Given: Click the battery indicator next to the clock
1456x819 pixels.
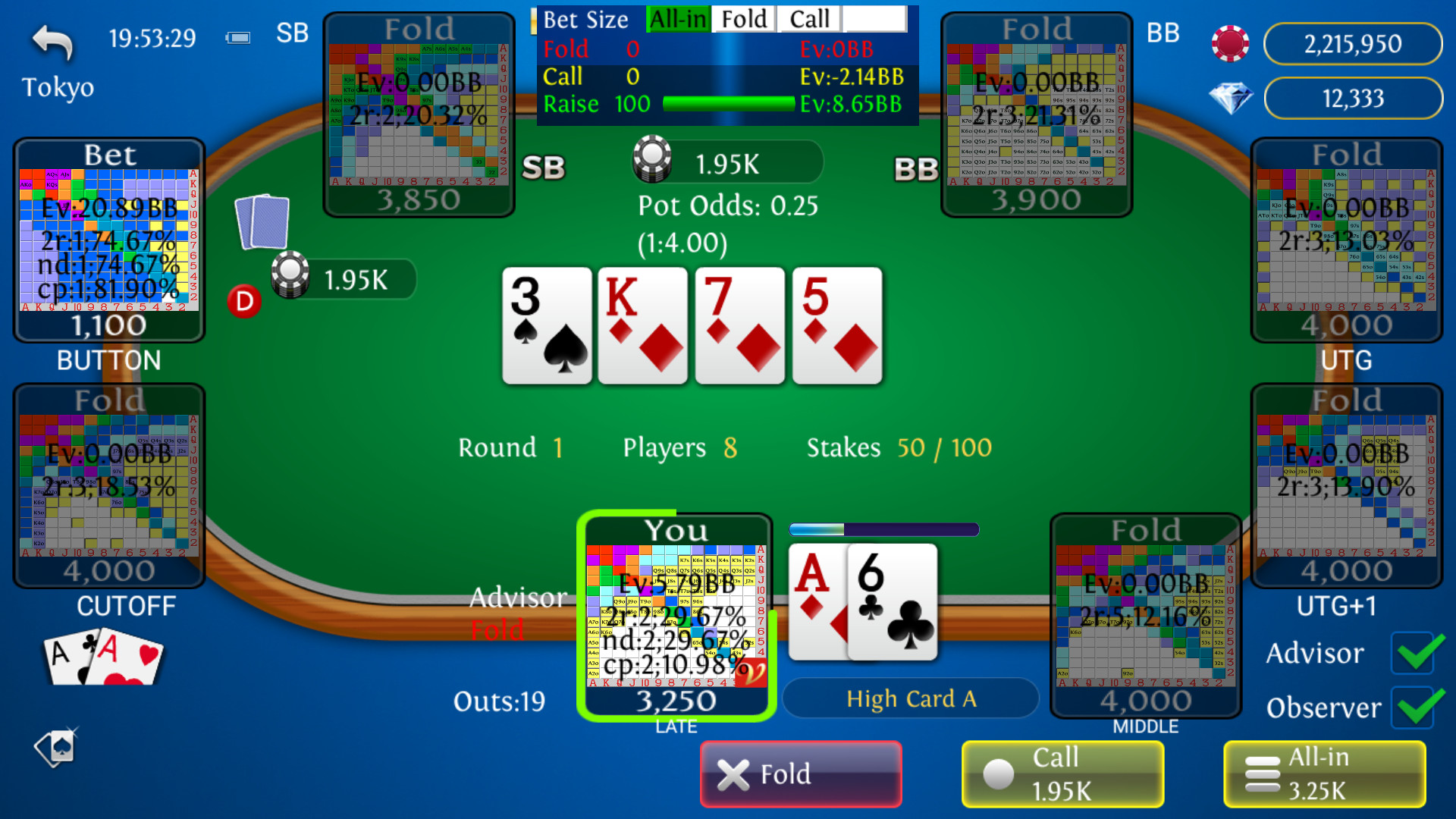Looking at the screenshot, I should click(237, 36).
